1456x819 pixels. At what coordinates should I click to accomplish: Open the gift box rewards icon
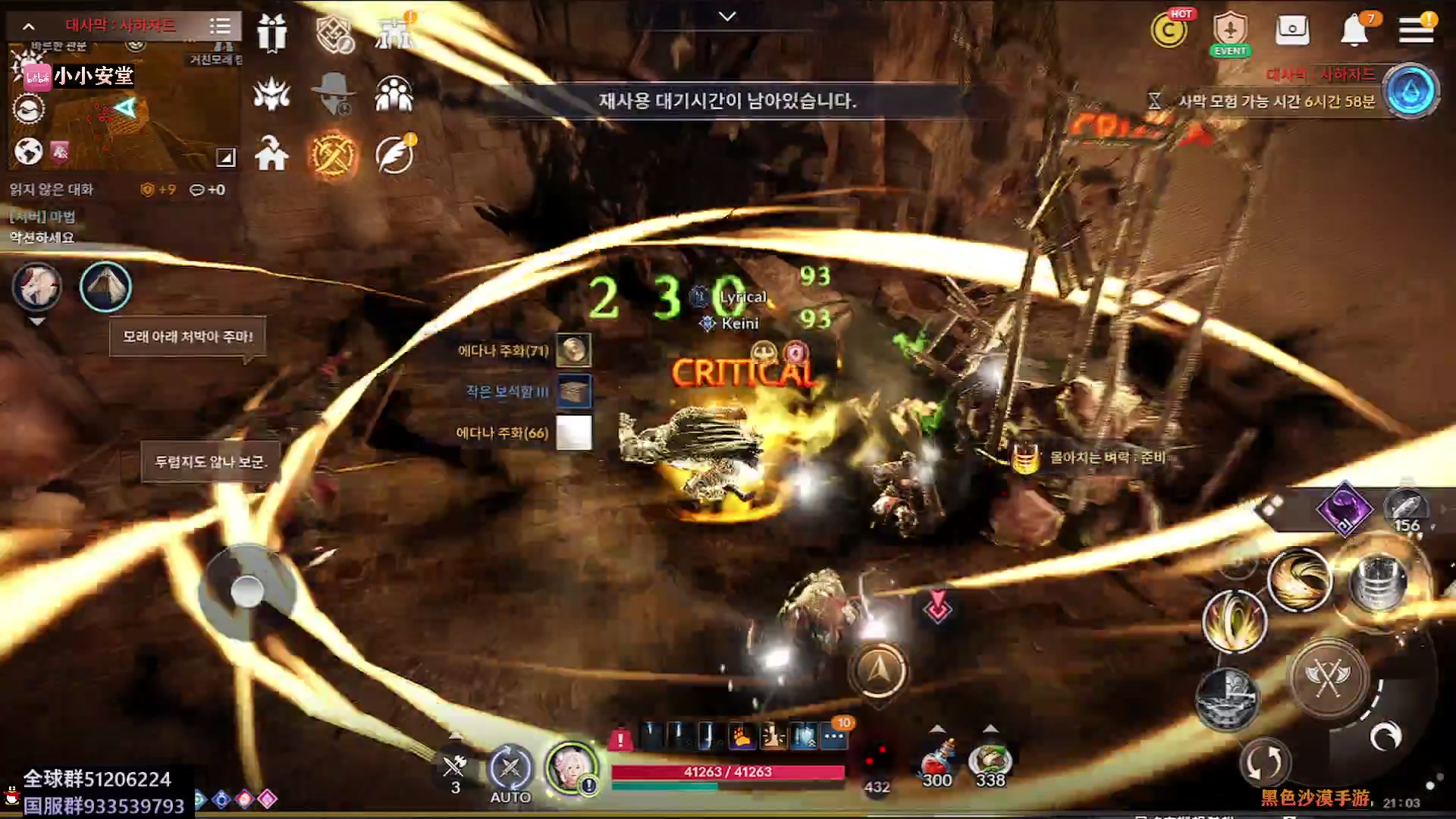pyautogui.click(x=271, y=33)
